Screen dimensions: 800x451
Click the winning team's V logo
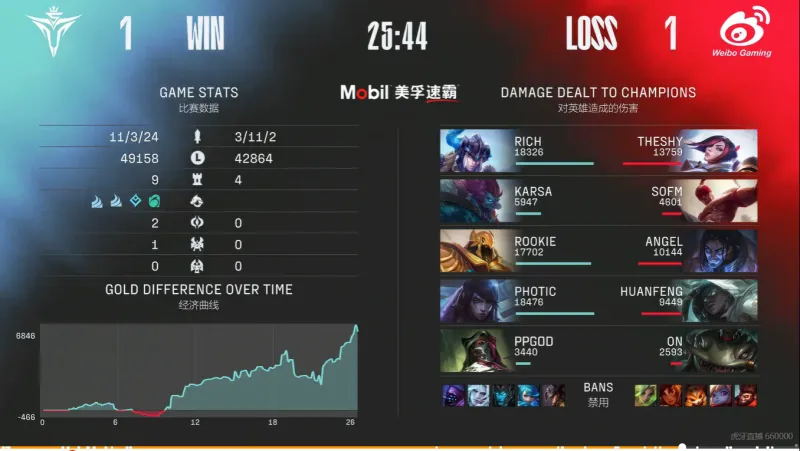pos(57,33)
